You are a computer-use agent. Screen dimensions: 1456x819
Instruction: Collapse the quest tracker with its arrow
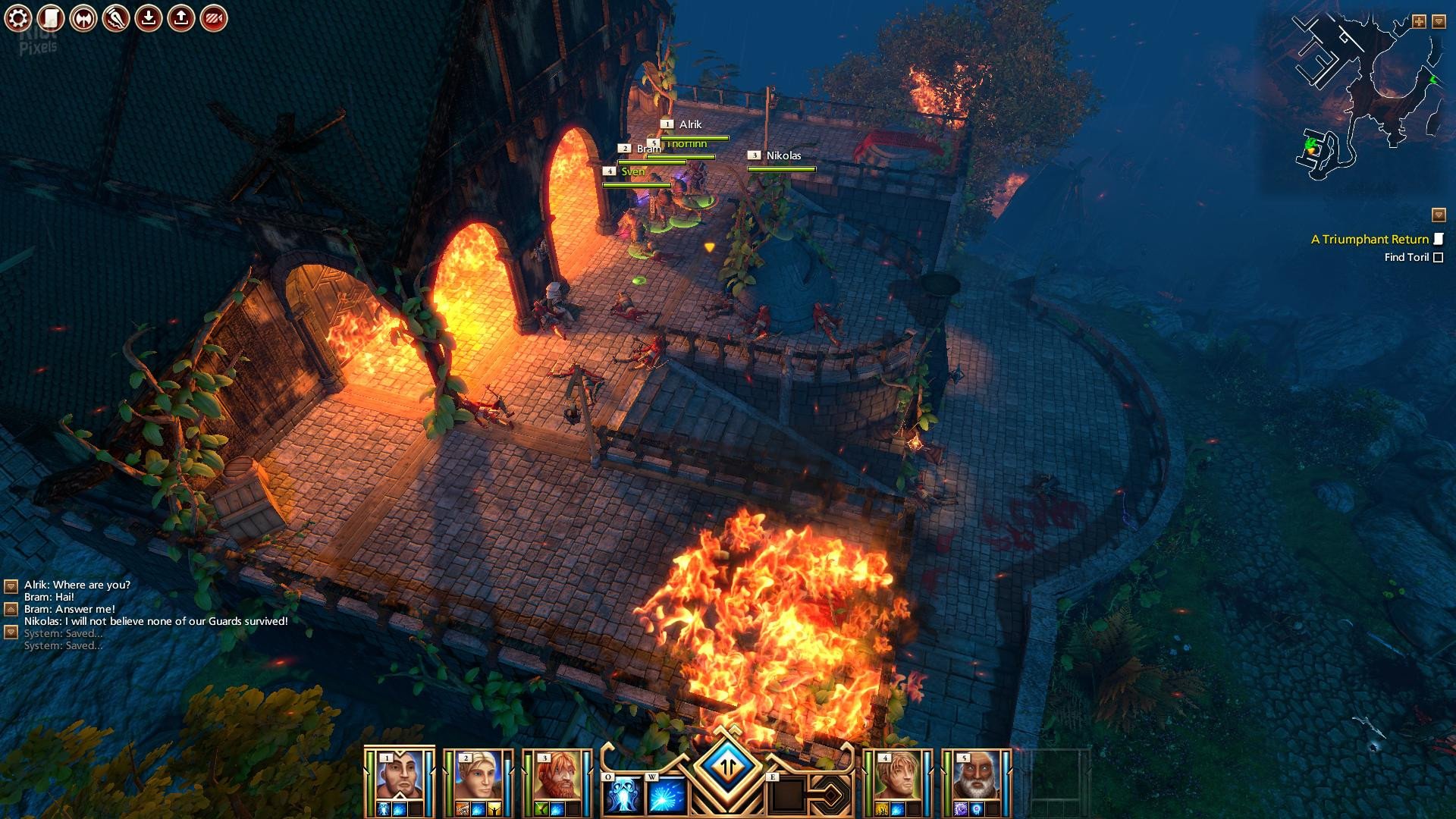click(1439, 215)
